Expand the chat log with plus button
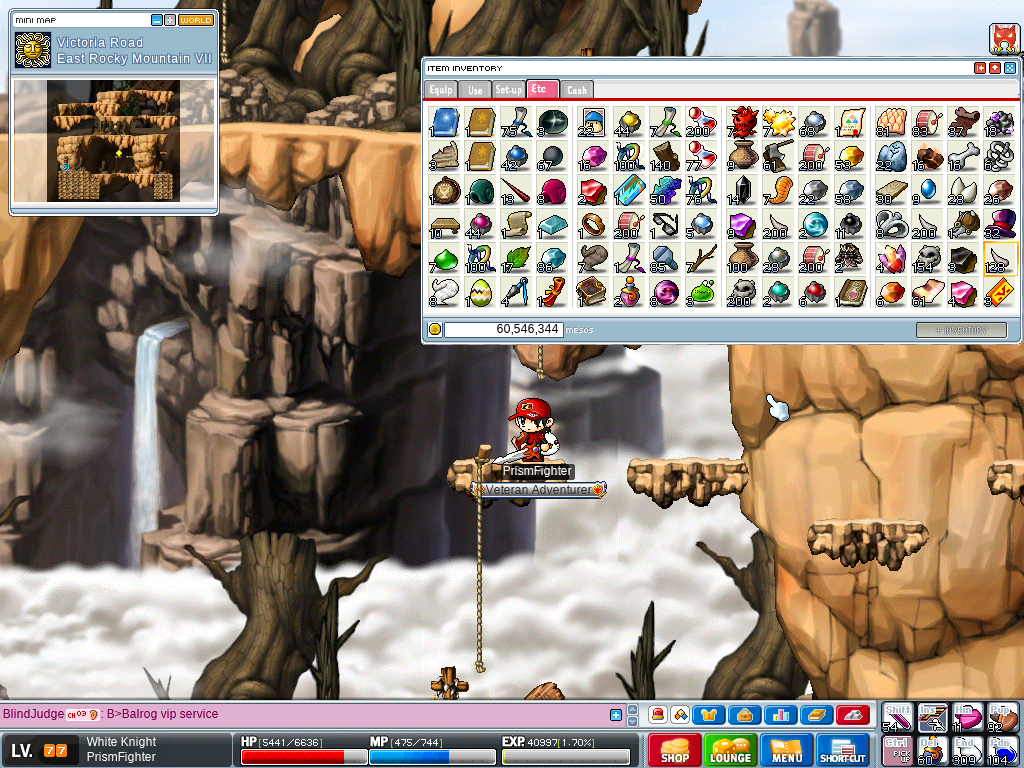Viewport: 1024px width, 768px height. [x=616, y=715]
